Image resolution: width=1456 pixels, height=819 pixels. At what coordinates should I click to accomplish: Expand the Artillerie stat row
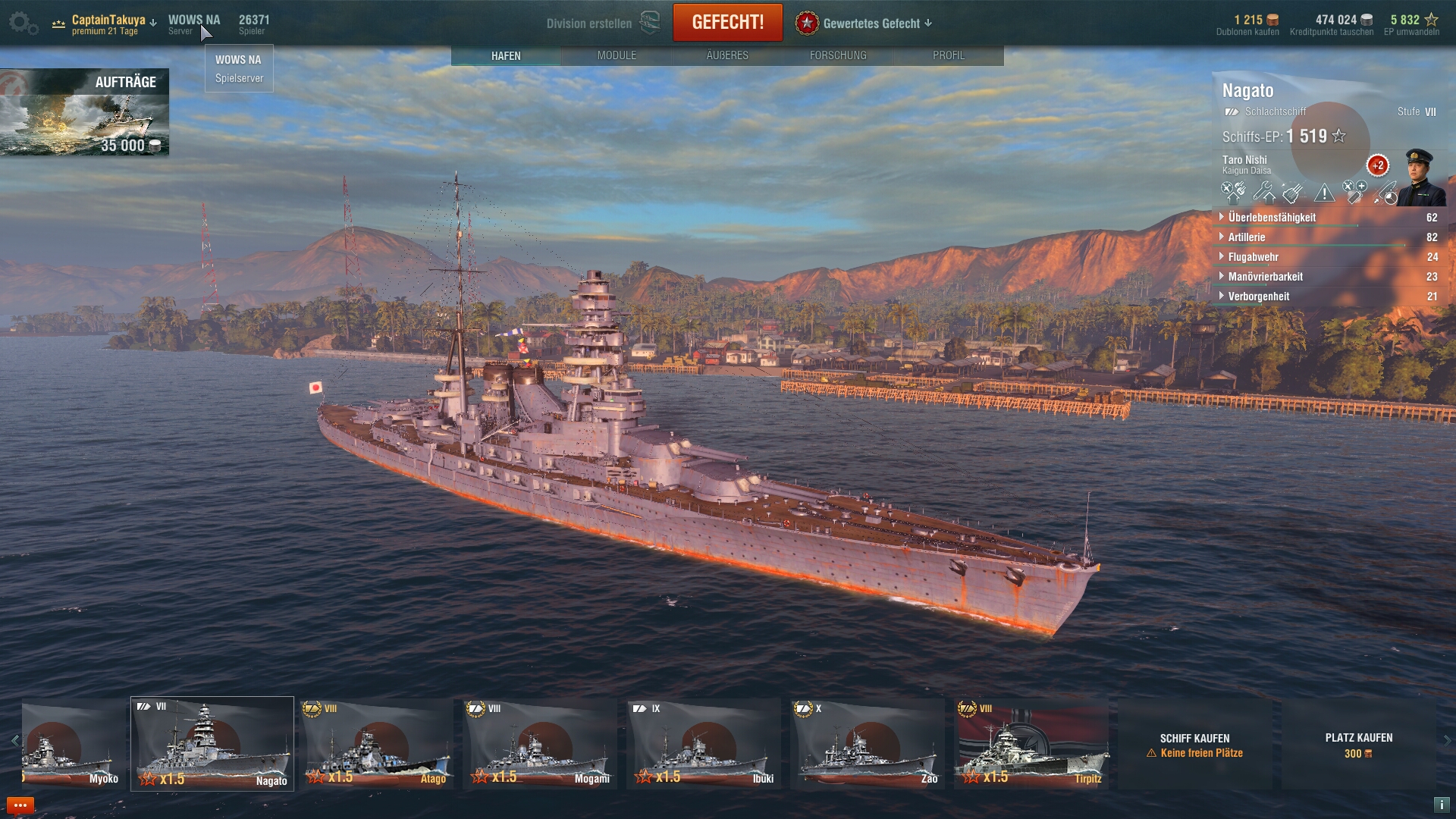pyautogui.click(x=1247, y=237)
